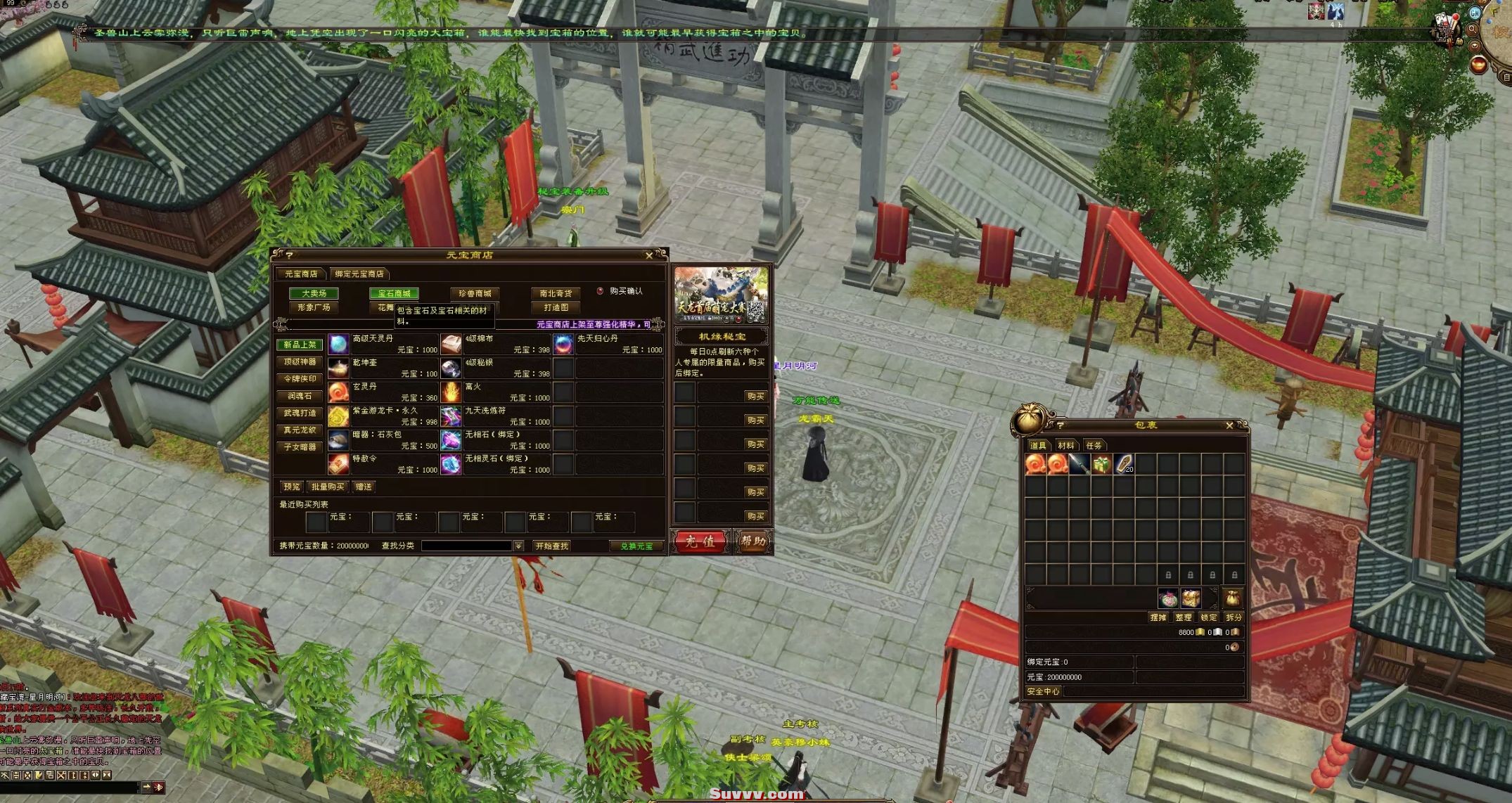The image size is (1512, 803).
Task: Click the 开始查找 search button
Action: (551, 546)
